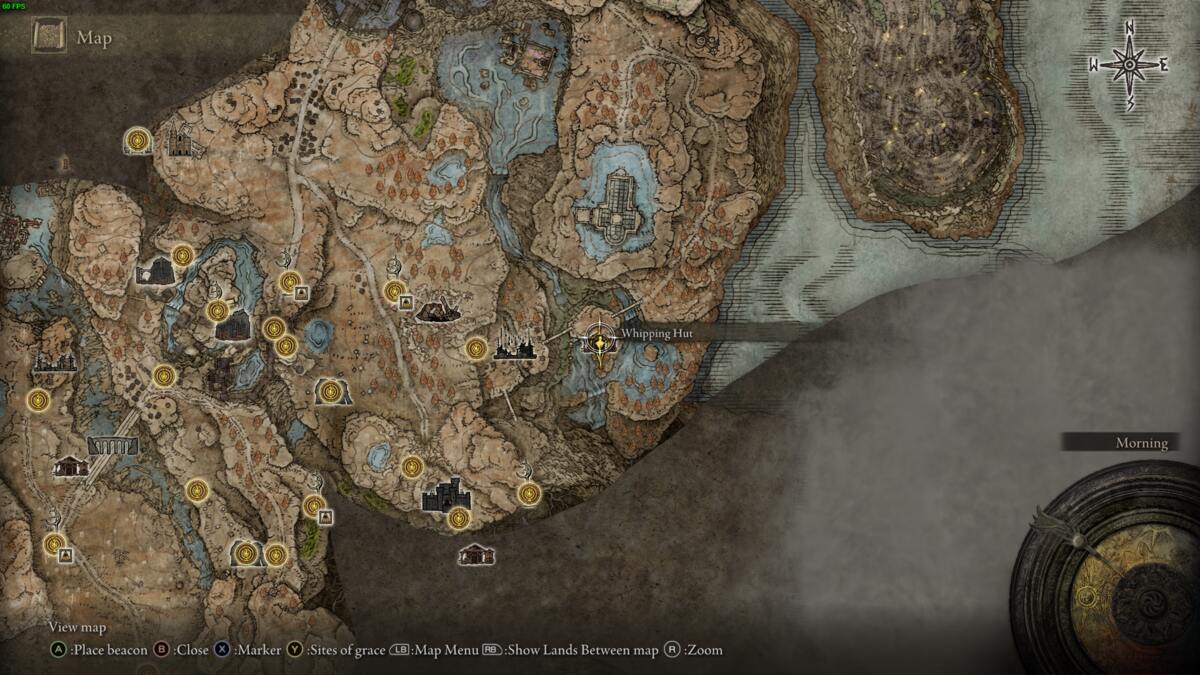
Task: Click the church tower landmark icon
Action: (180, 142)
